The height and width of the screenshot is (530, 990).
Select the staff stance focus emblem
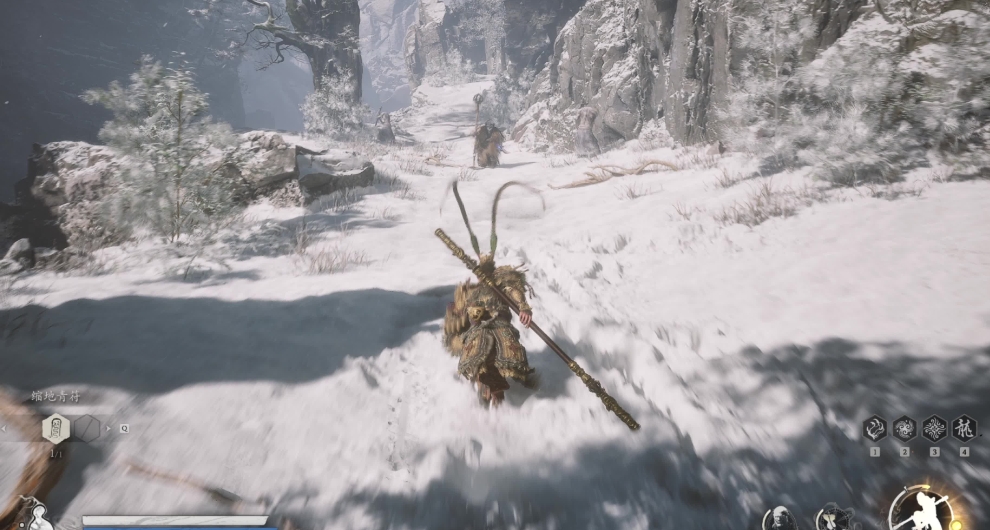[x=921, y=510]
